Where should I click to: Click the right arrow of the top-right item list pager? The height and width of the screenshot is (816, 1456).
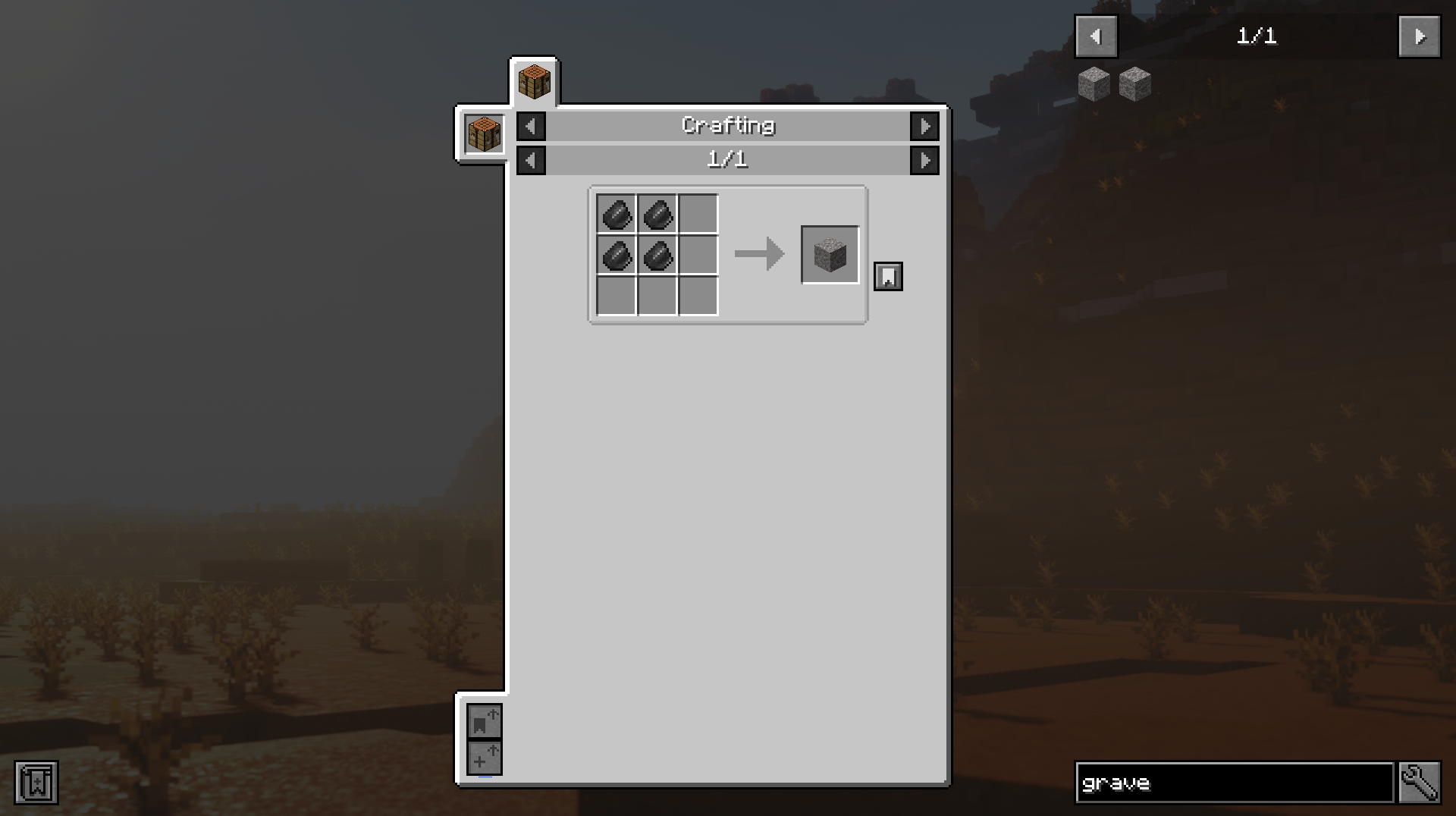(1420, 36)
